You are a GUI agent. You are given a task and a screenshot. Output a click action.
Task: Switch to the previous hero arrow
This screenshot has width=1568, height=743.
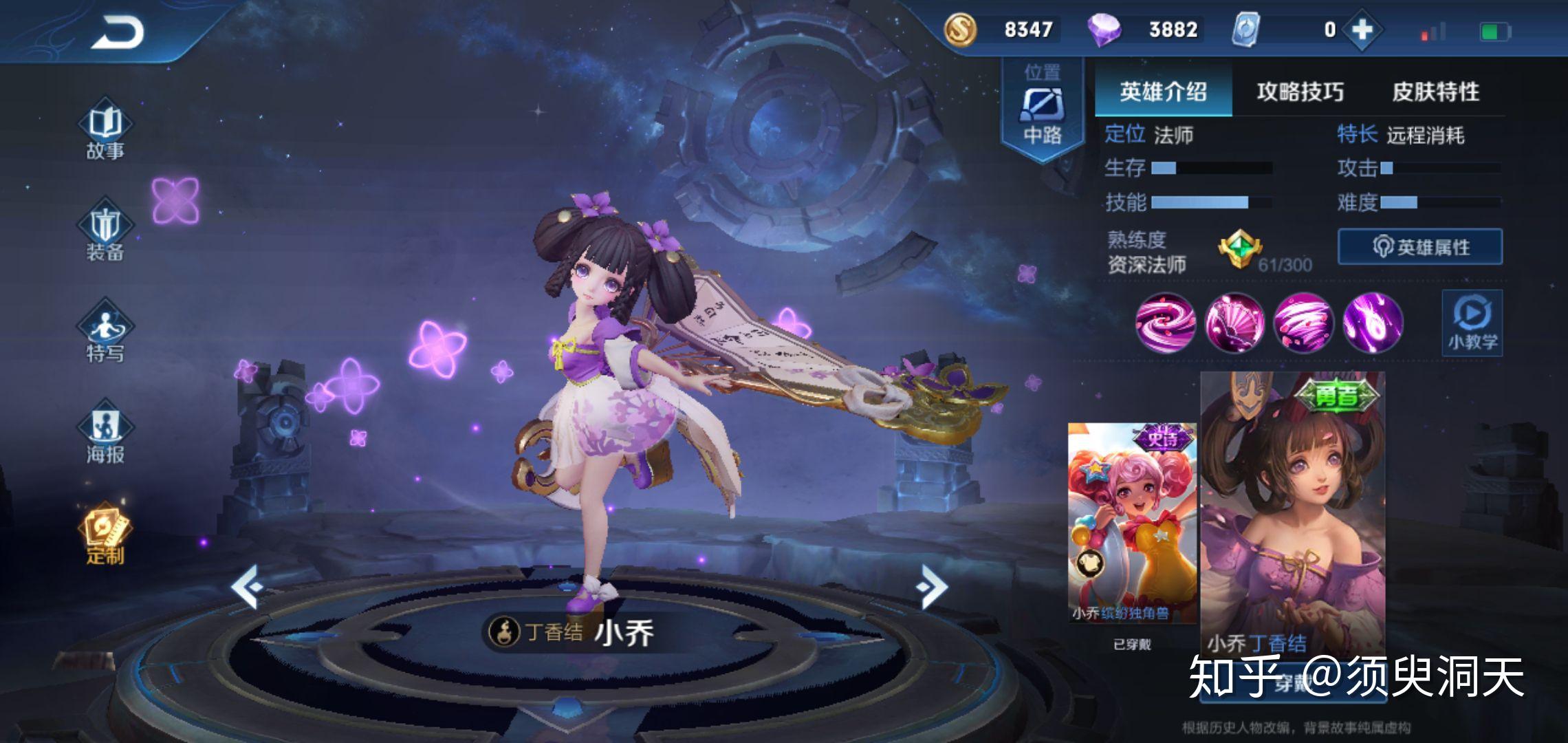pyautogui.click(x=246, y=586)
